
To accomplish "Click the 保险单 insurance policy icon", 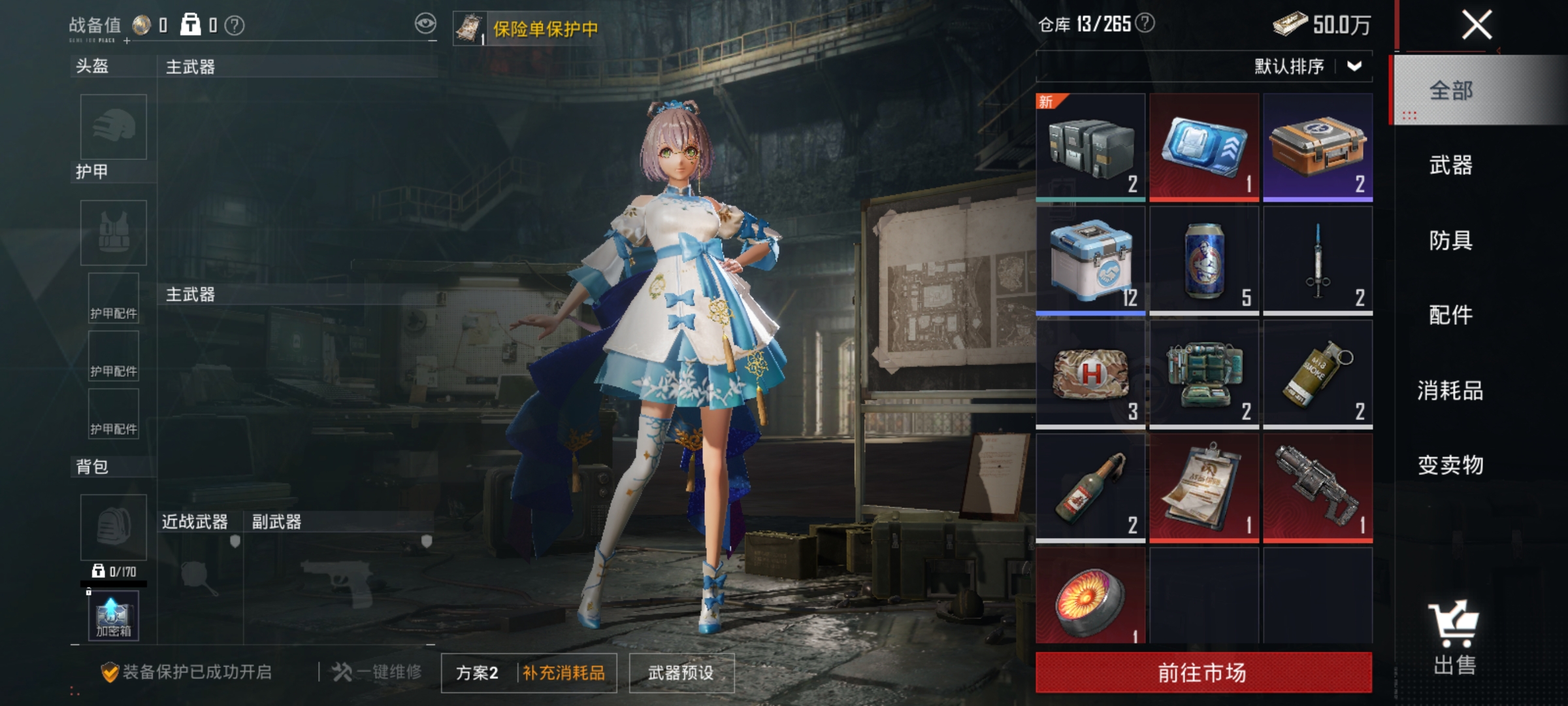I will coord(469,27).
